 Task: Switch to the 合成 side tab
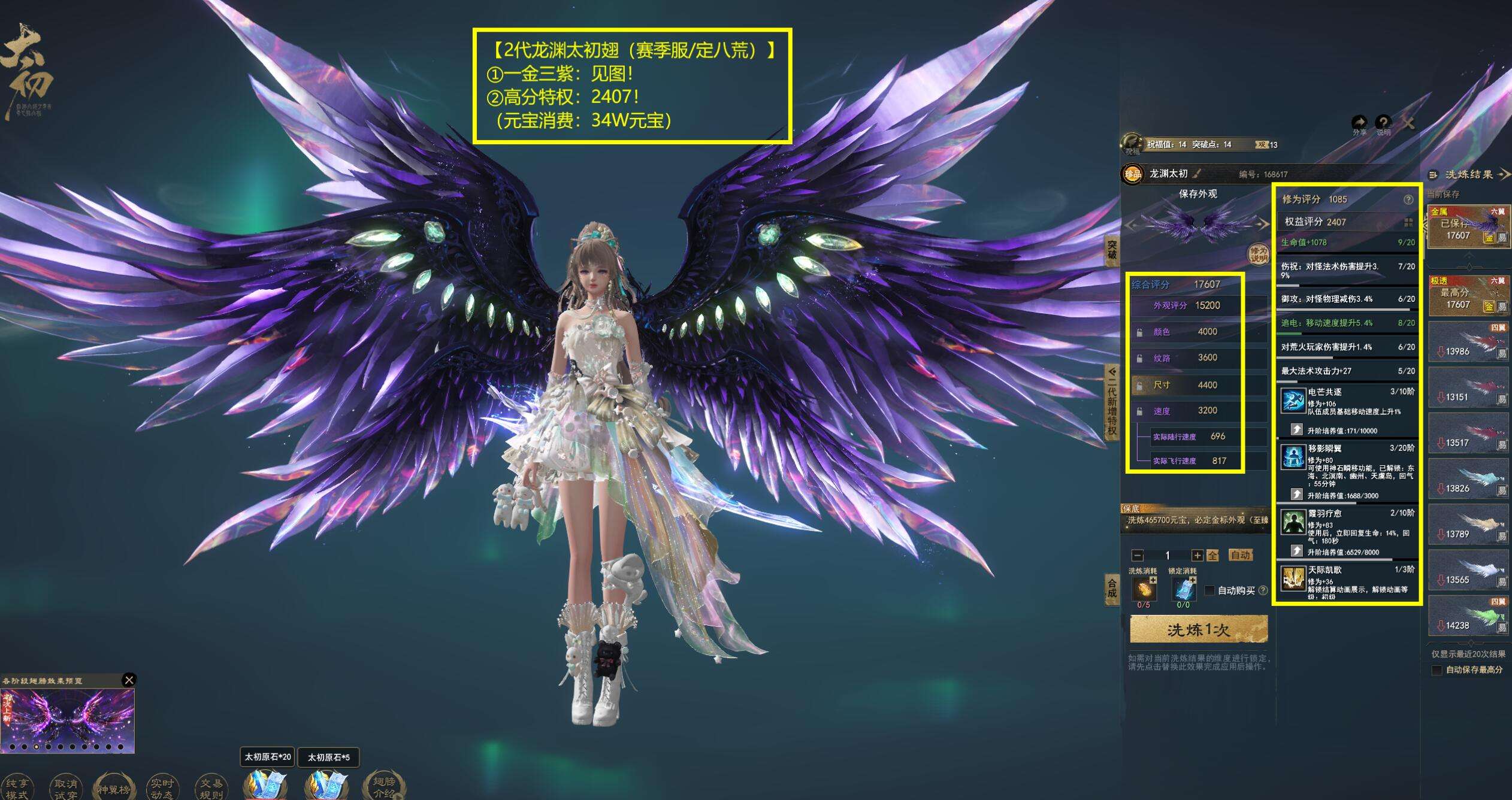[x=1112, y=589]
